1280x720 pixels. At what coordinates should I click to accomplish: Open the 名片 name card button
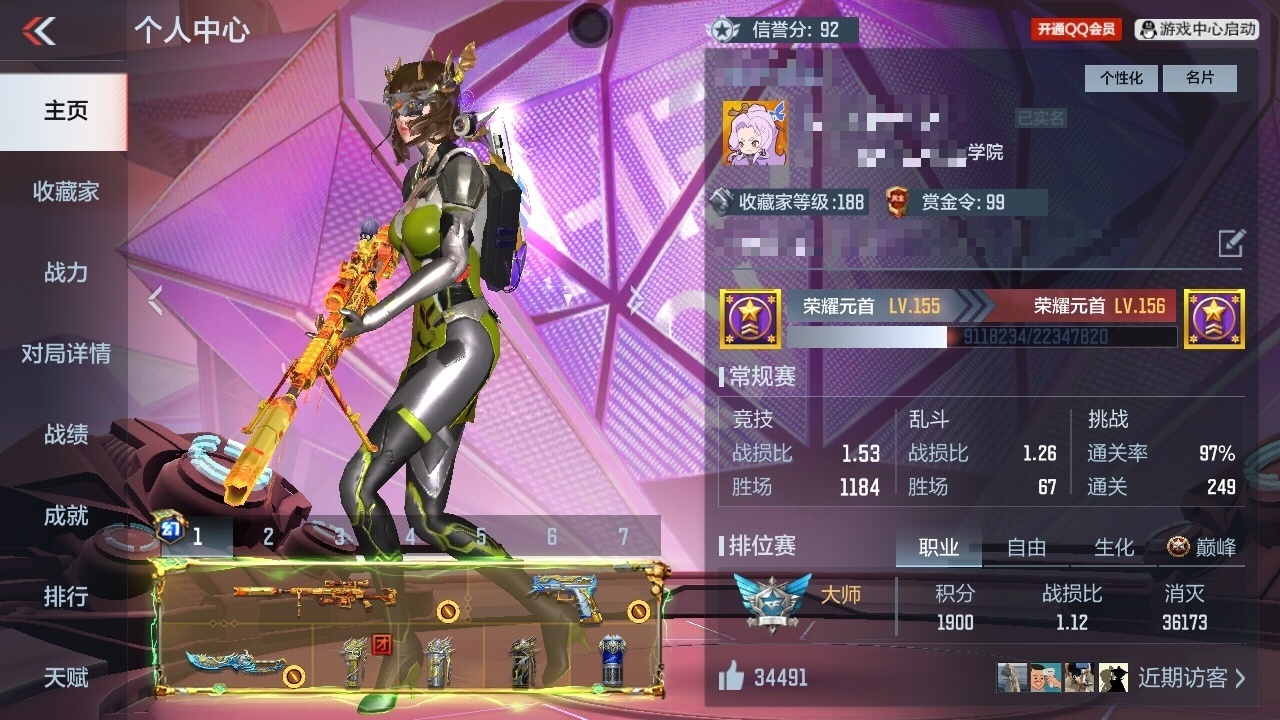coord(1199,78)
